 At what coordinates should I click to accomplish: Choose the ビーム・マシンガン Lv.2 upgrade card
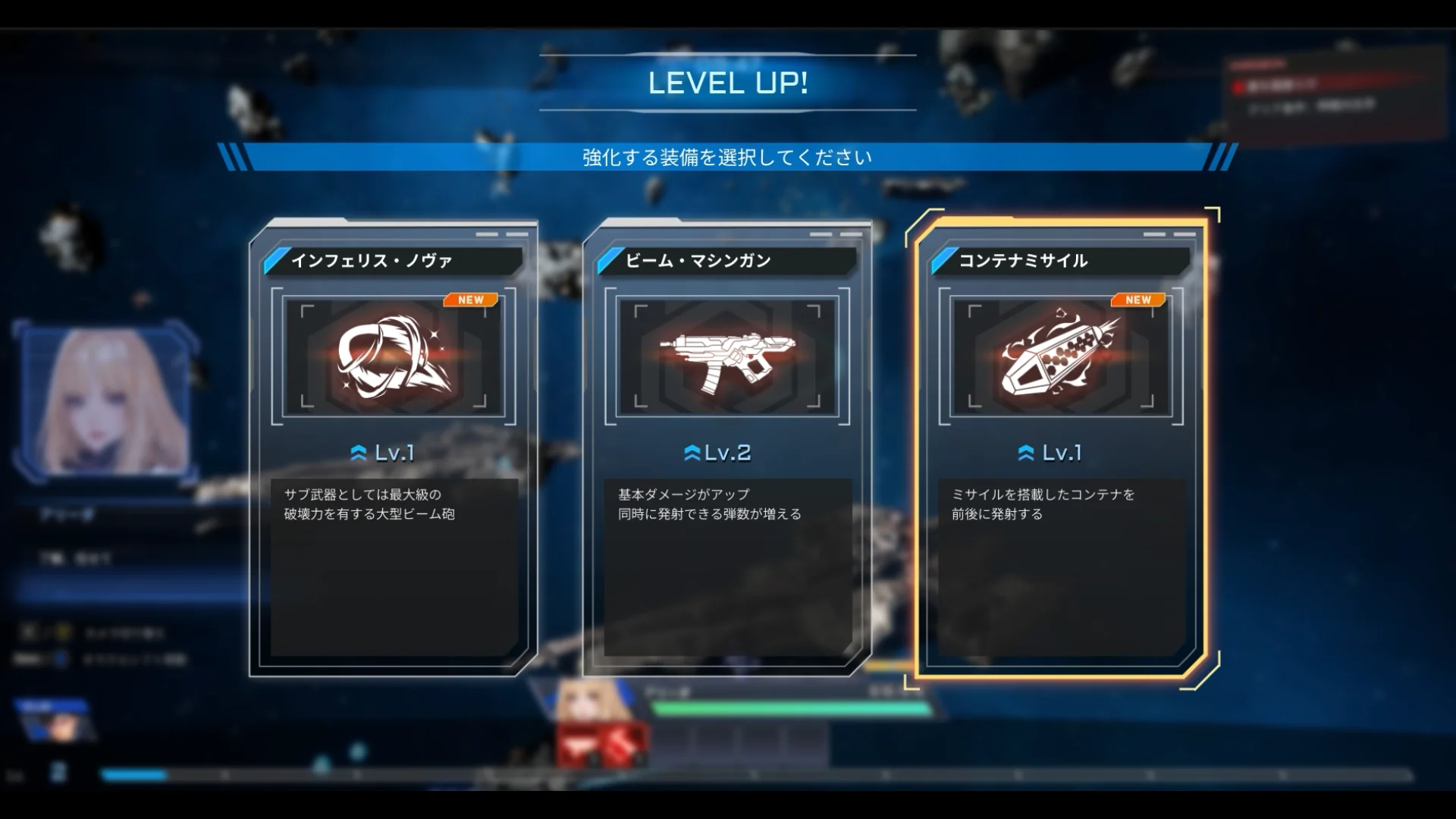(726, 447)
